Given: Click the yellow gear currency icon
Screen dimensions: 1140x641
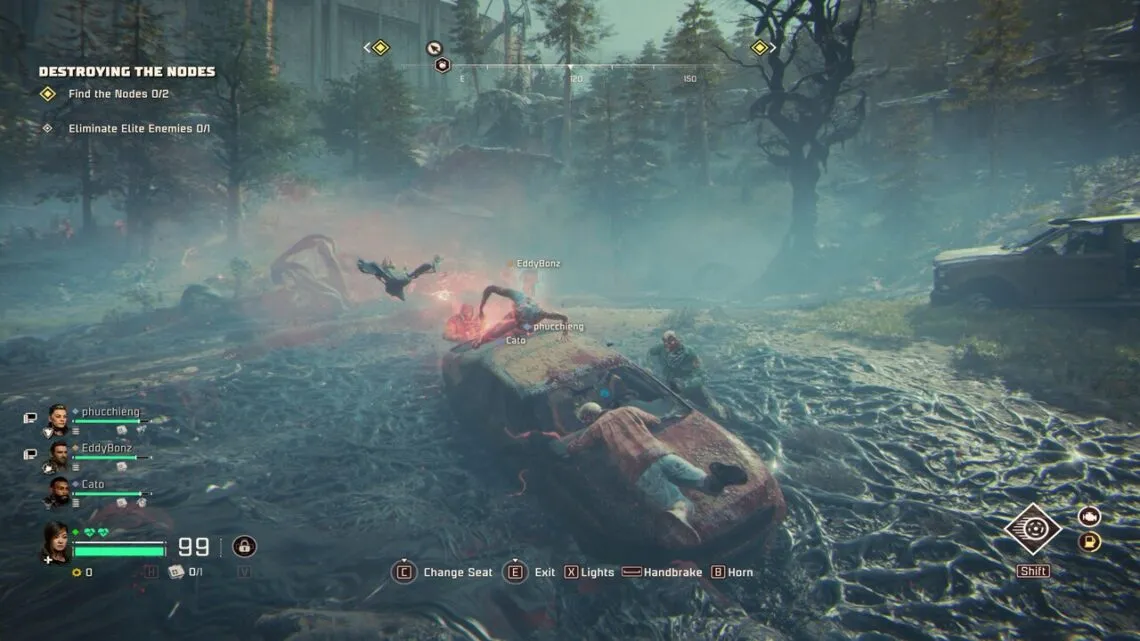Looking at the screenshot, I should tap(76, 572).
